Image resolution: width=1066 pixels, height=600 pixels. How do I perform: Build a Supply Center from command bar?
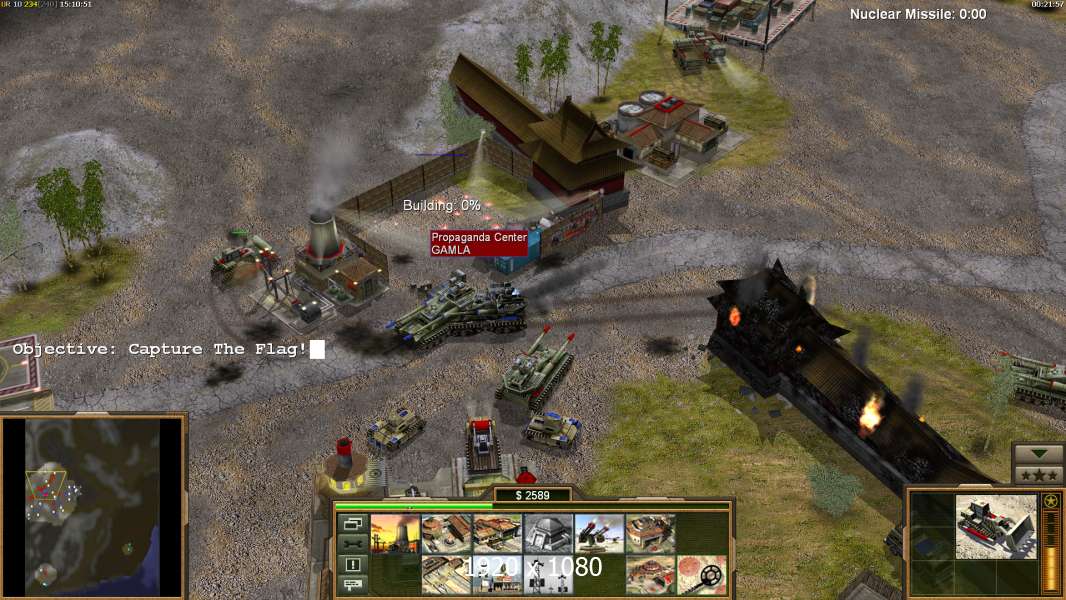(x=497, y=534)
